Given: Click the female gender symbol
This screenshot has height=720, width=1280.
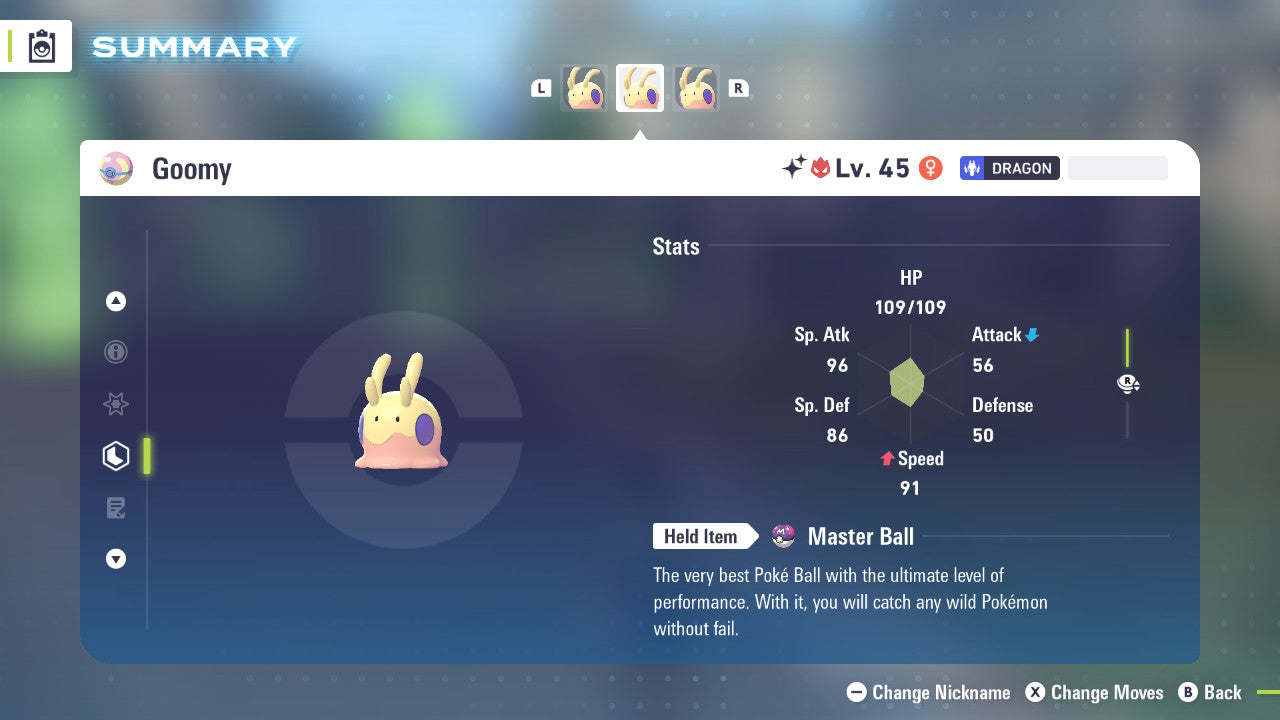Looking at the screenshot, I should [x=930, y=168].
